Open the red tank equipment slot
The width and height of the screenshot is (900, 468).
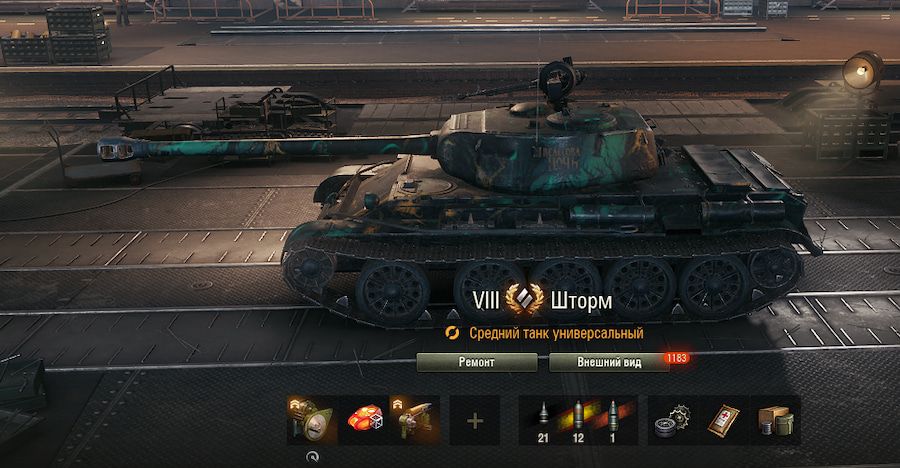(x=364, y=419)
